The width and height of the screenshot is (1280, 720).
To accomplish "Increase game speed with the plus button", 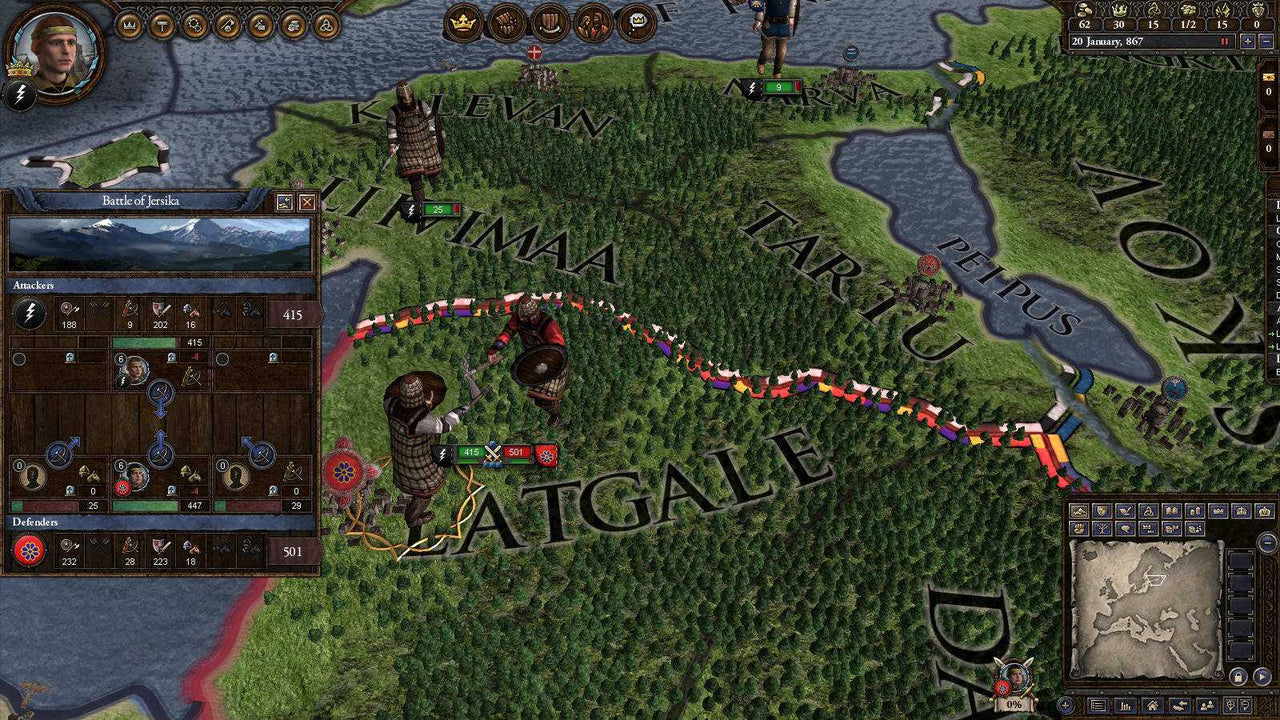I will click(x=1247, y=42).
